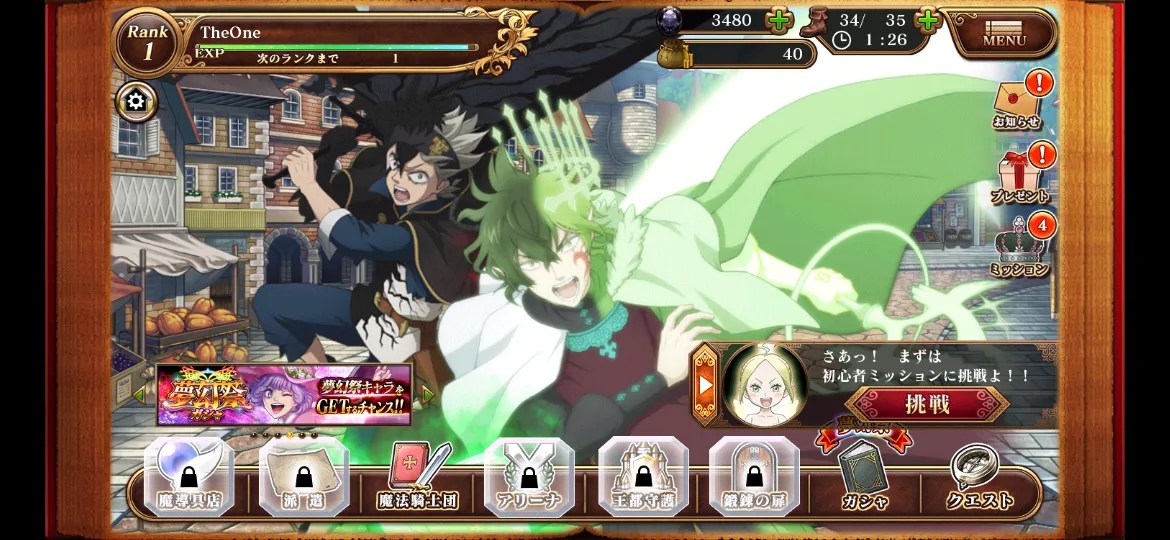Image resolution: width=1170 pixels, height=540 pixels.
Task: Add gems with the green plus button
Action: pos(778,20)
